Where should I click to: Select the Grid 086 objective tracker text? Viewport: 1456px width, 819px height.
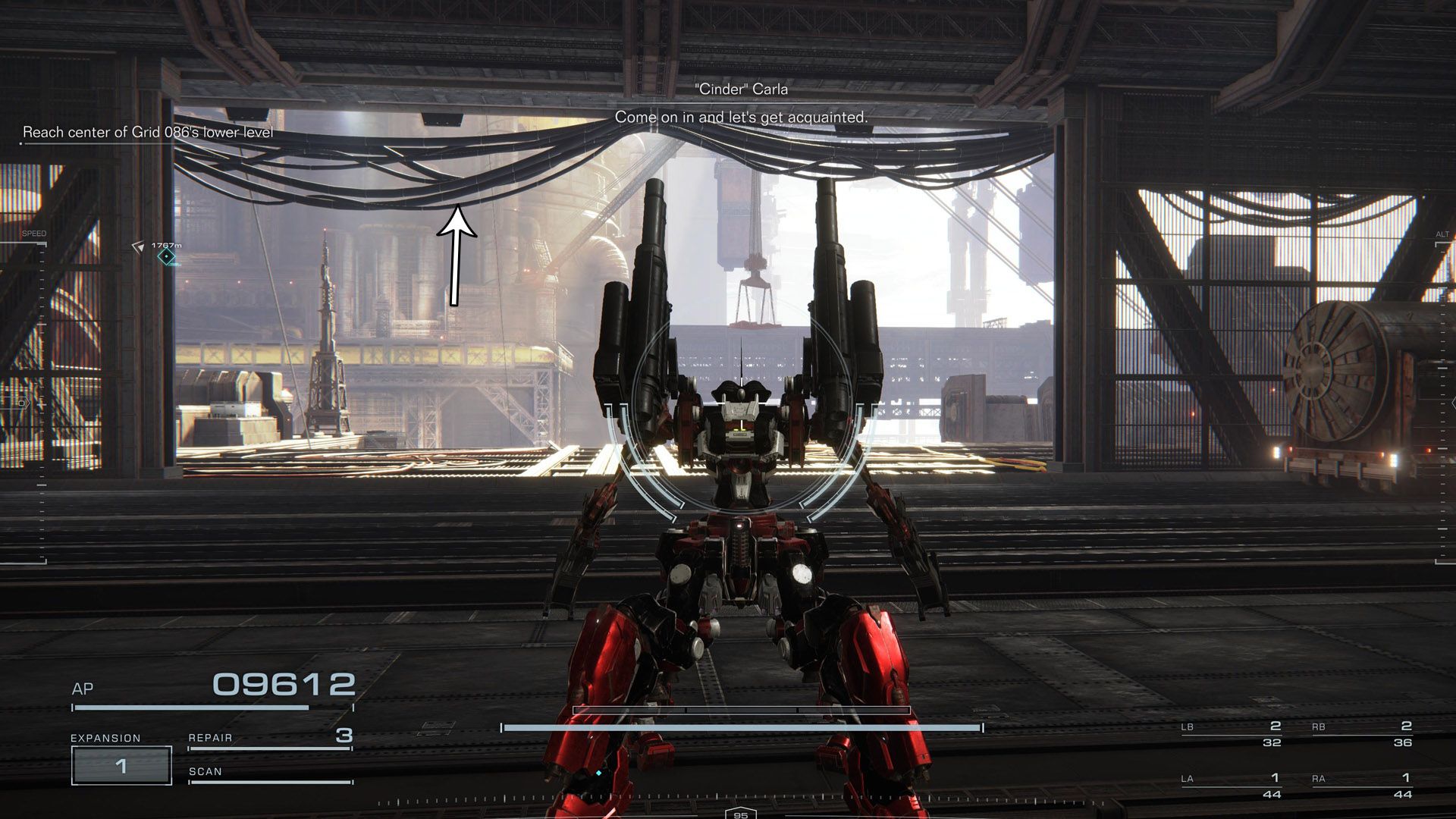pos(148,132)
